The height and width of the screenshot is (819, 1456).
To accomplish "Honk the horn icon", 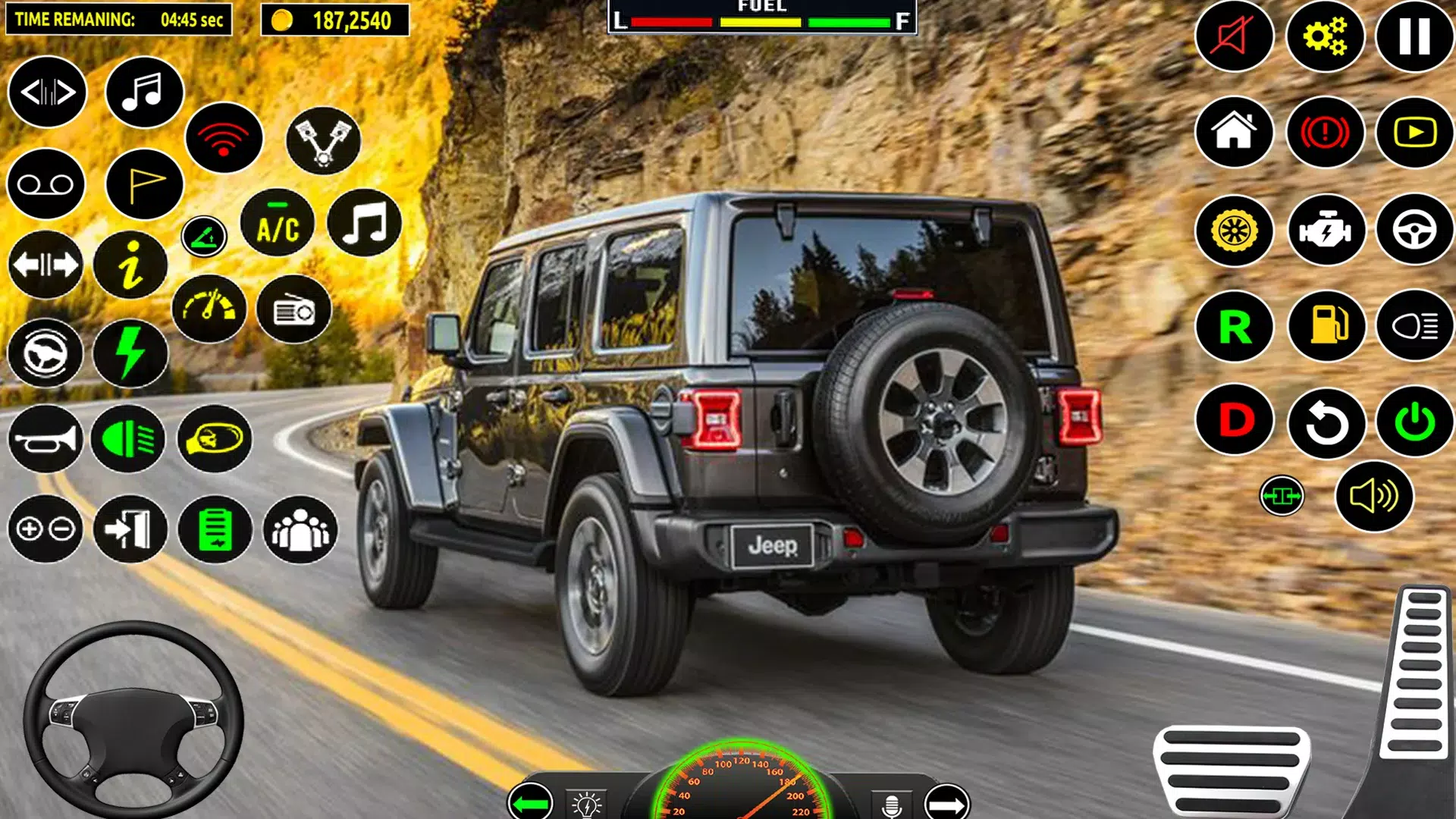I will 45,439.
